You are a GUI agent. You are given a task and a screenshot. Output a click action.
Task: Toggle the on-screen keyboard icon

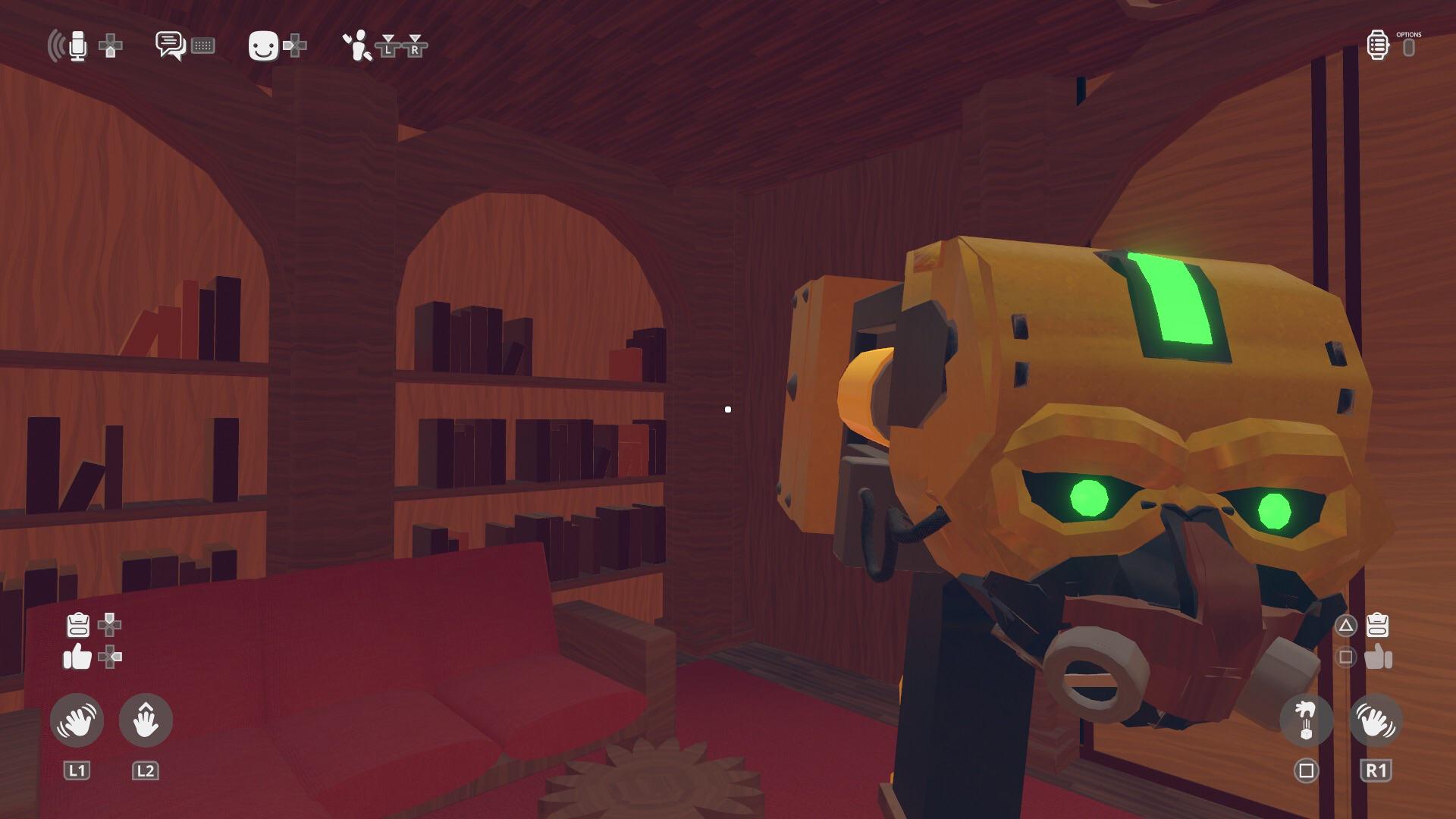coord(203,45)
